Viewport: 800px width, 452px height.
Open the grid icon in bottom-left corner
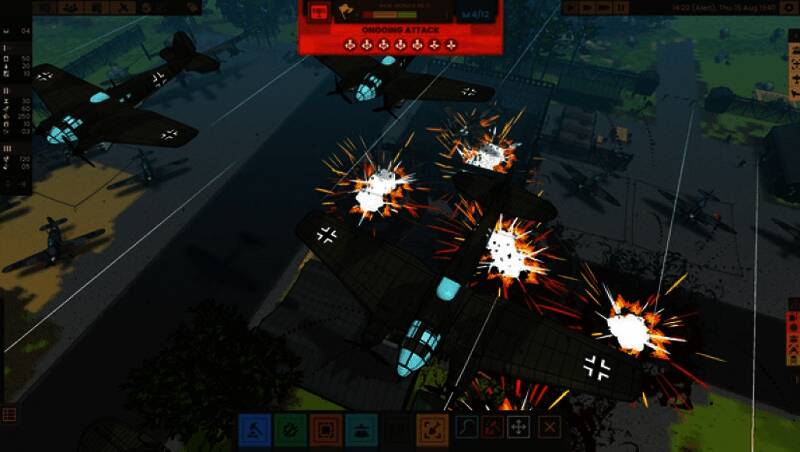click(x=9, y=414)
